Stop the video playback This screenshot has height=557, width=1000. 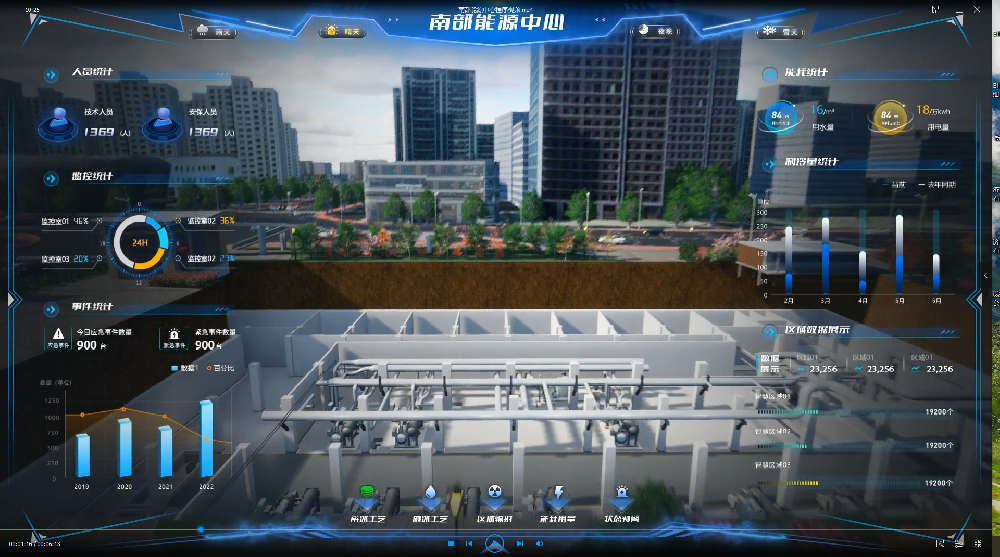click(451, 543)
